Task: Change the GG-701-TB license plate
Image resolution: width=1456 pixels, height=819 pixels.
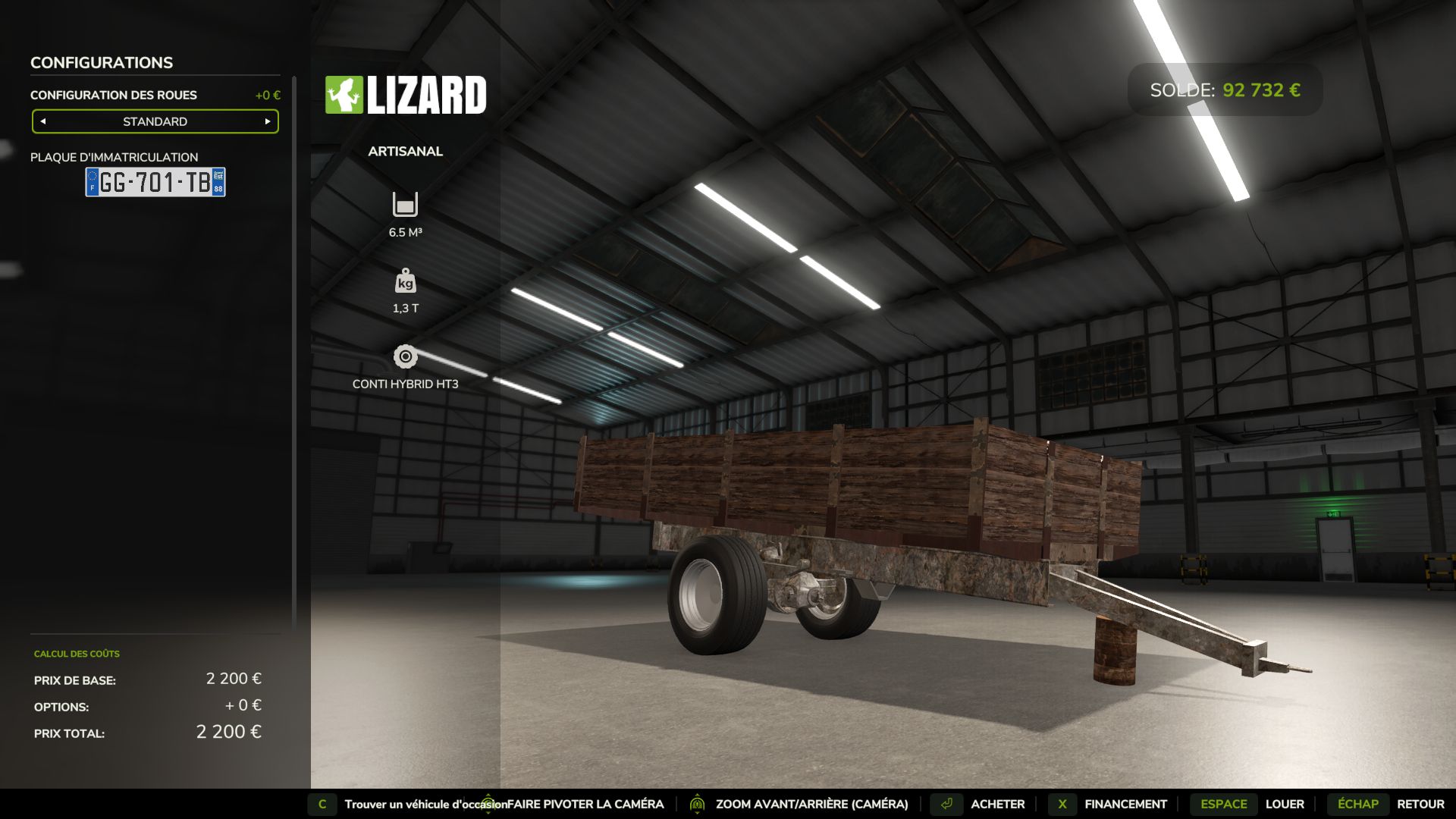Action: tap(155, 182)
